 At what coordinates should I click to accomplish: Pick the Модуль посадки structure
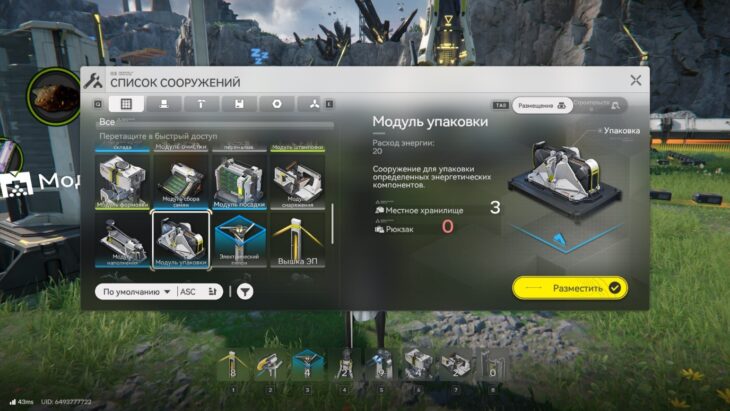coord(239,181)
